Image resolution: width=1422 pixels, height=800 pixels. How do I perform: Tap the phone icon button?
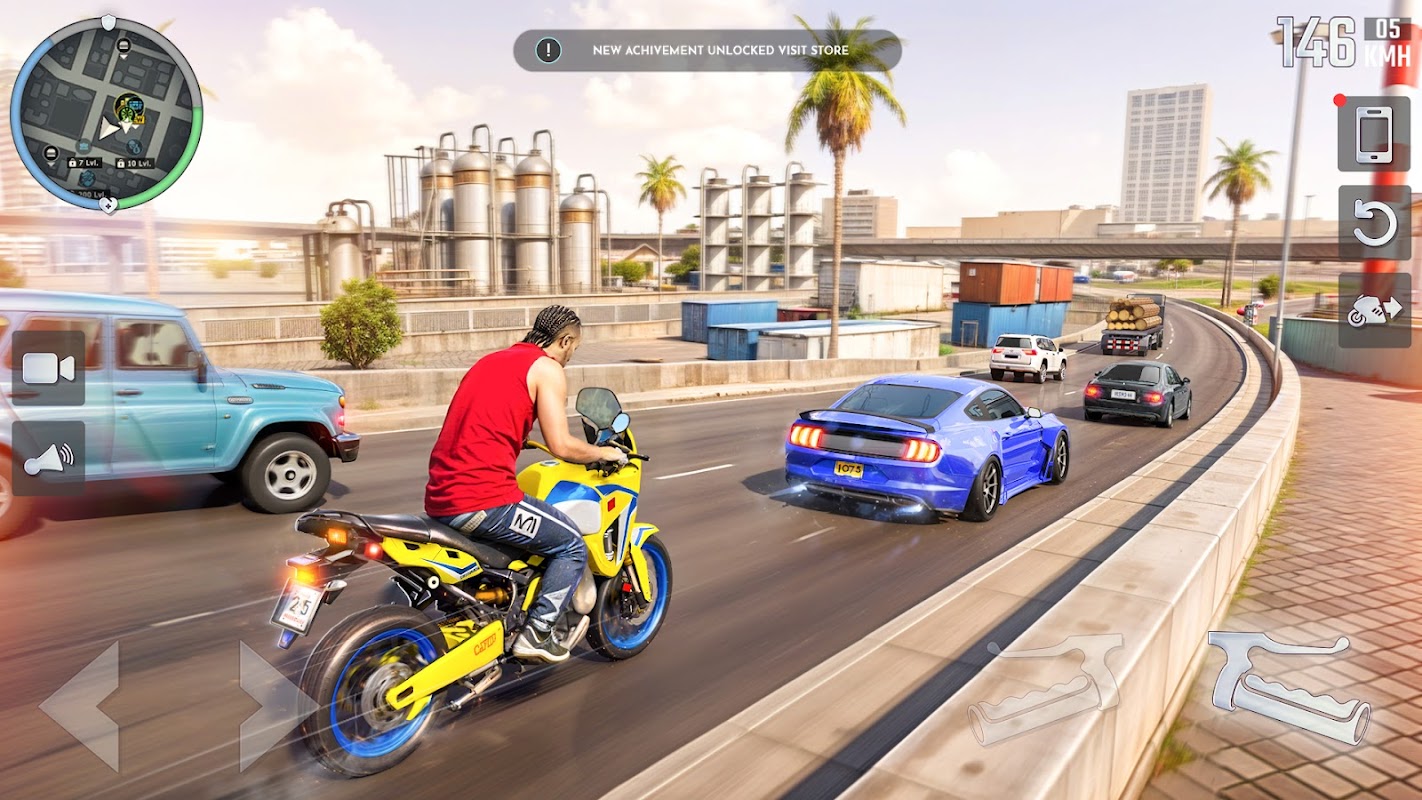1374,134
